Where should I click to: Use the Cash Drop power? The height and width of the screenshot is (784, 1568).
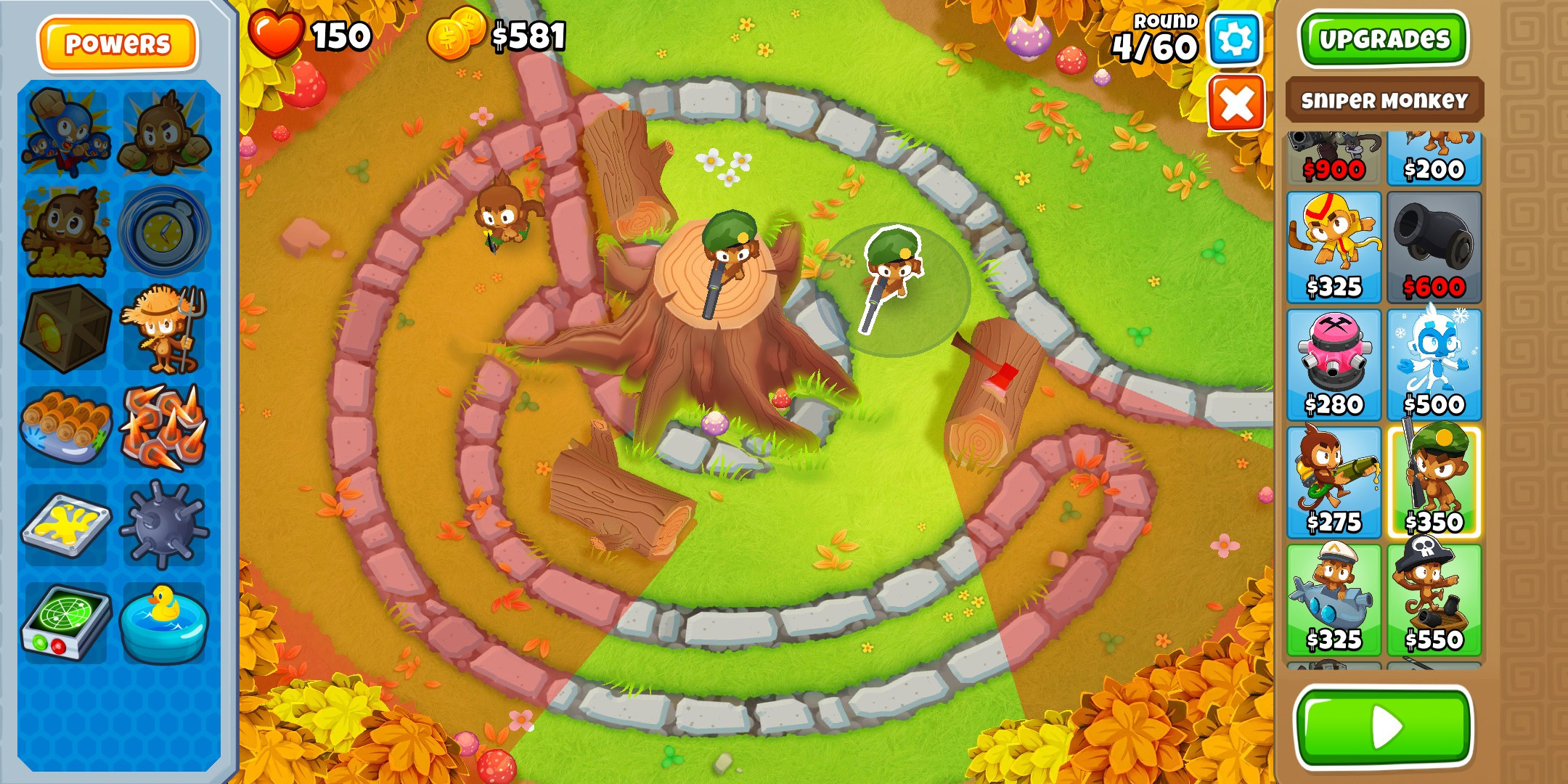(x=65, y=232)
